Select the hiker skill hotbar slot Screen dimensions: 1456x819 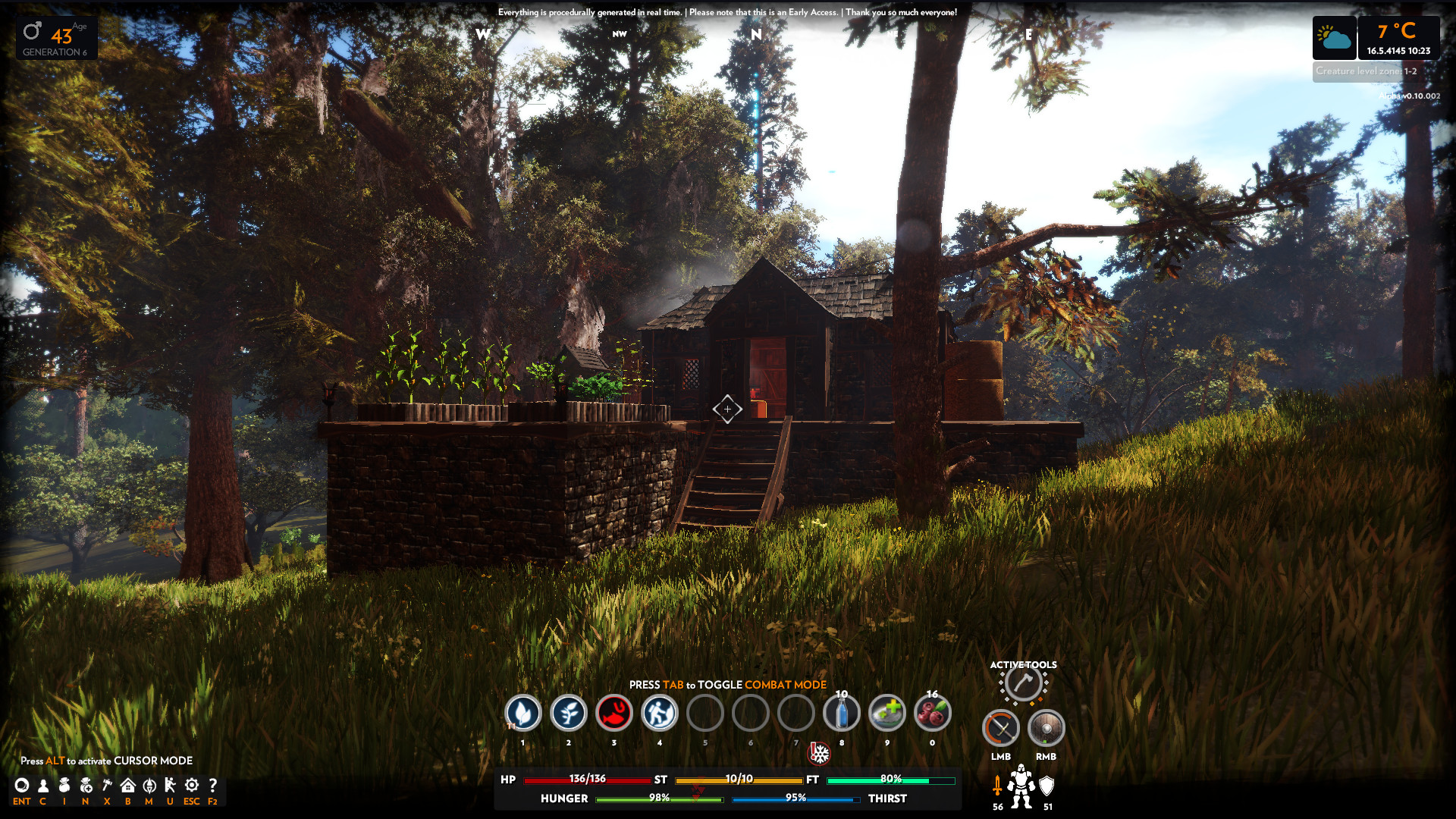point(660,713)
